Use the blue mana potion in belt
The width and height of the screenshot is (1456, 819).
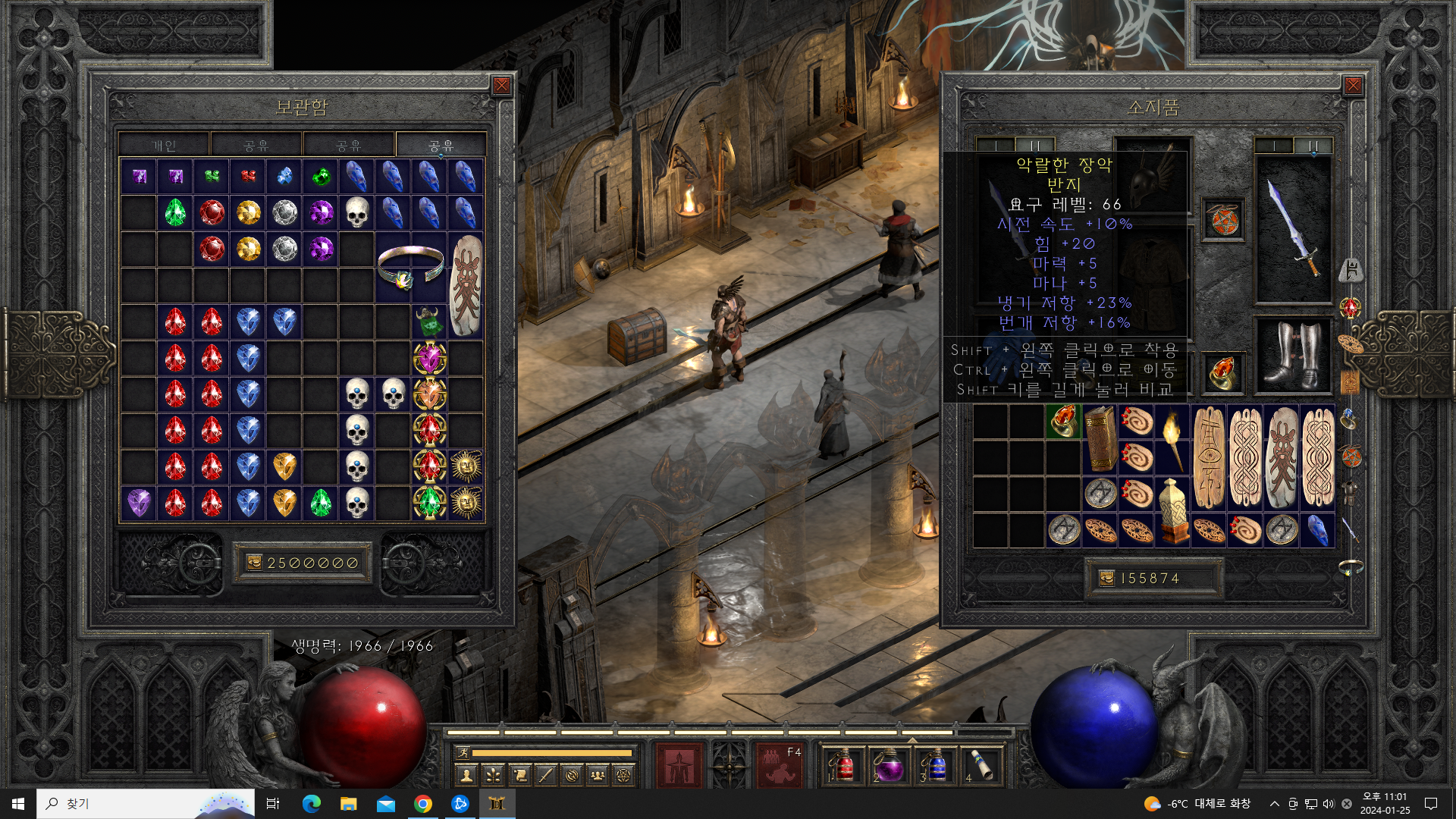tap(936, 764)
